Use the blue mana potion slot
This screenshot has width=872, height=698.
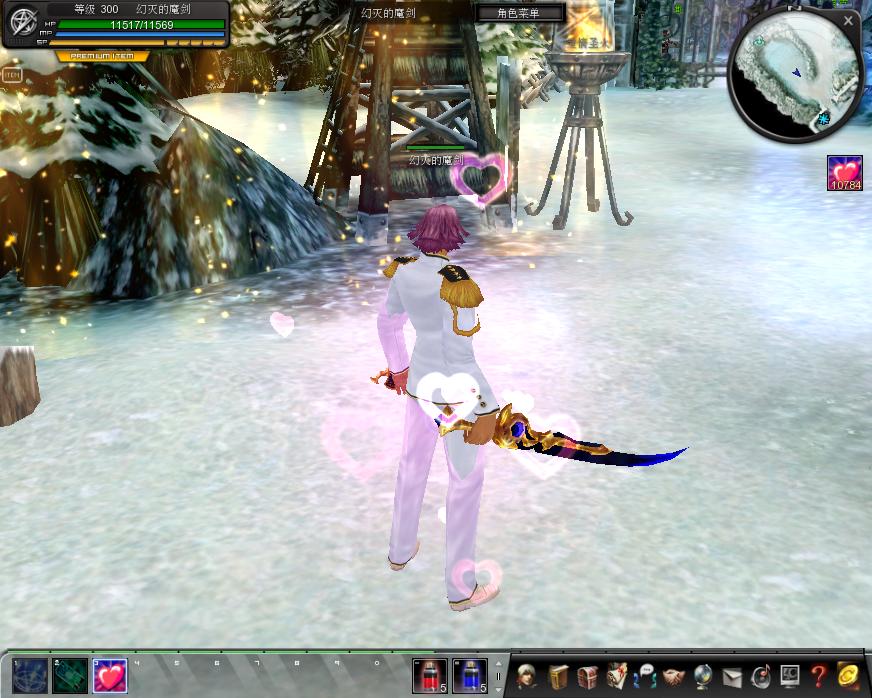470,676
